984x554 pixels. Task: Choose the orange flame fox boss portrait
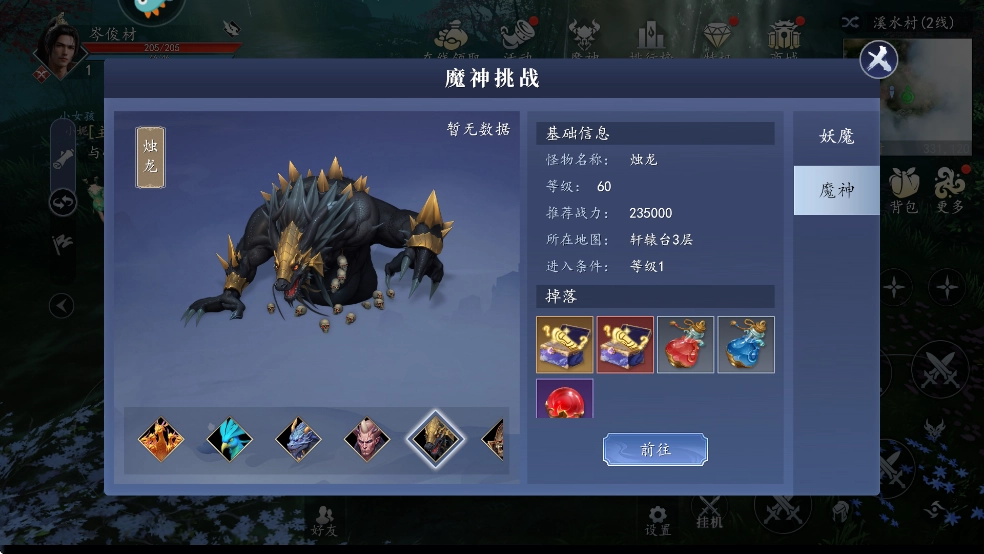(x=160, y=439)
